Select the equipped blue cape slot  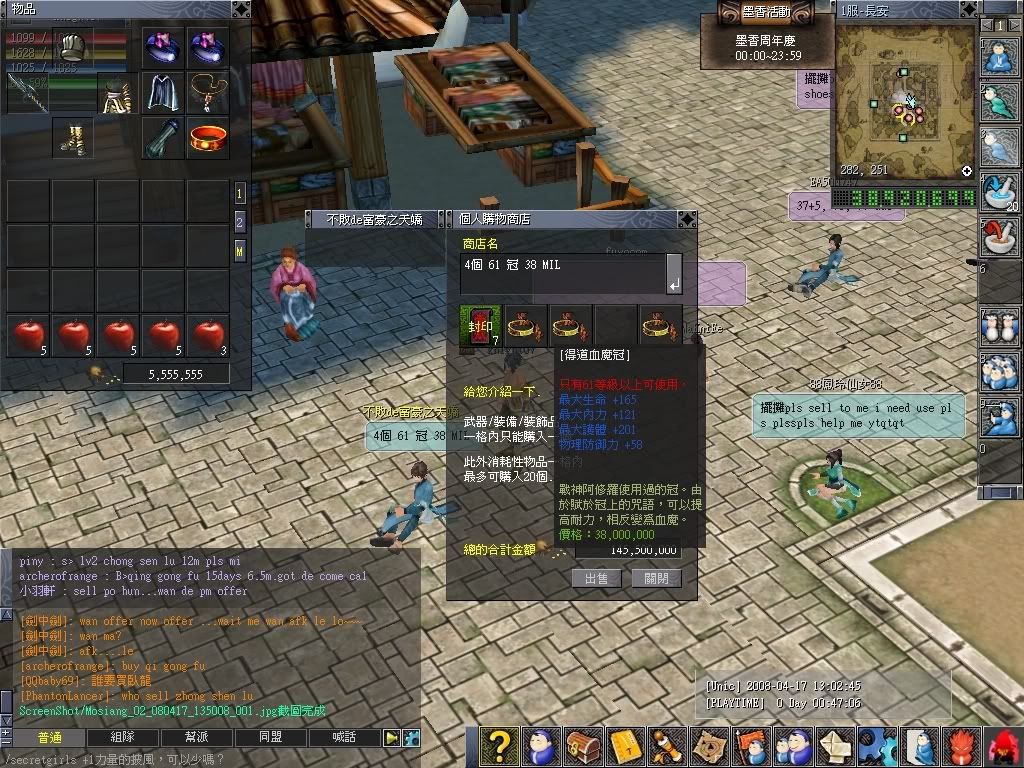[x=163, y=92]
